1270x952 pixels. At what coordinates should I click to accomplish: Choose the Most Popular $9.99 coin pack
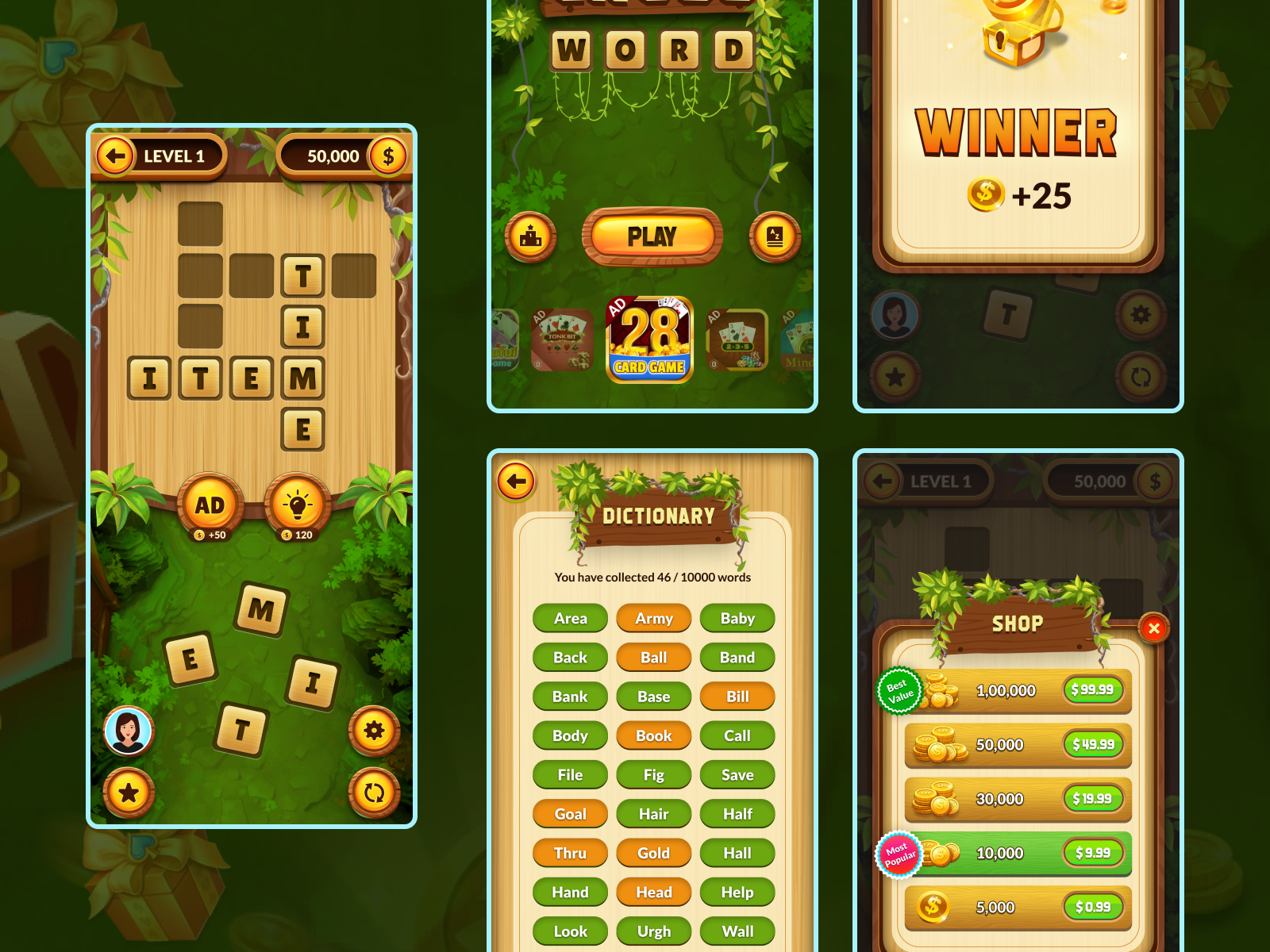[1093, 853]
